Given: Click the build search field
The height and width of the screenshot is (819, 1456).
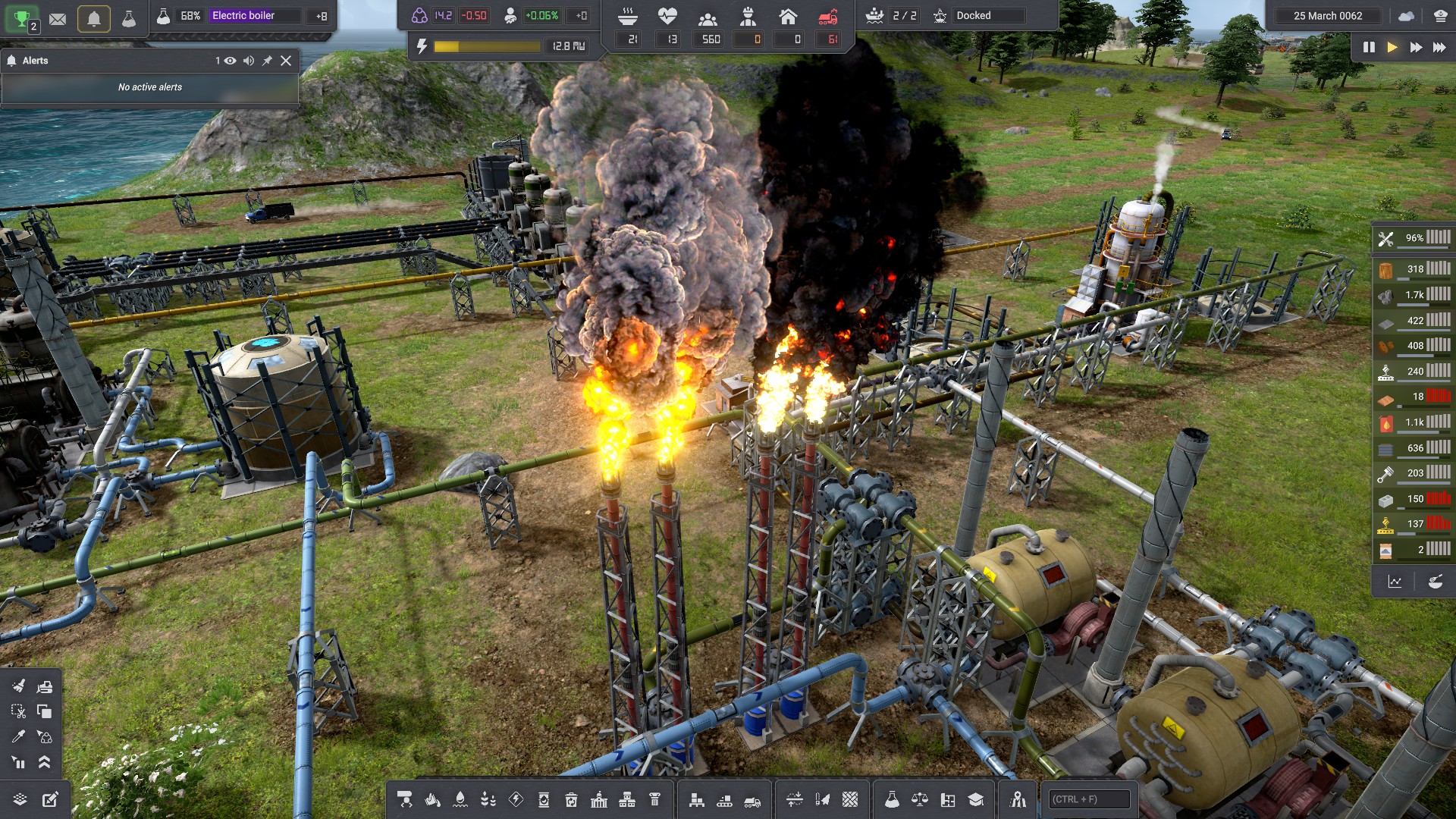Looking at the screenshot, I should (x=1089, y=799).
